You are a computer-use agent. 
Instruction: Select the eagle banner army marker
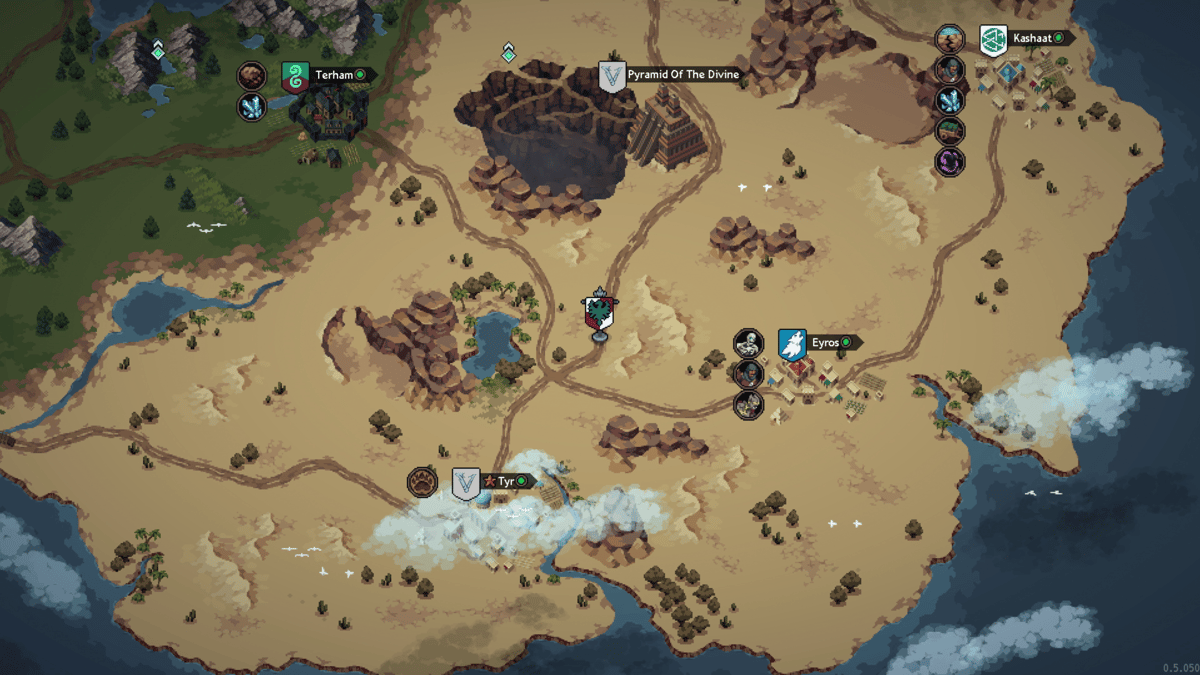tap(600, 313)
